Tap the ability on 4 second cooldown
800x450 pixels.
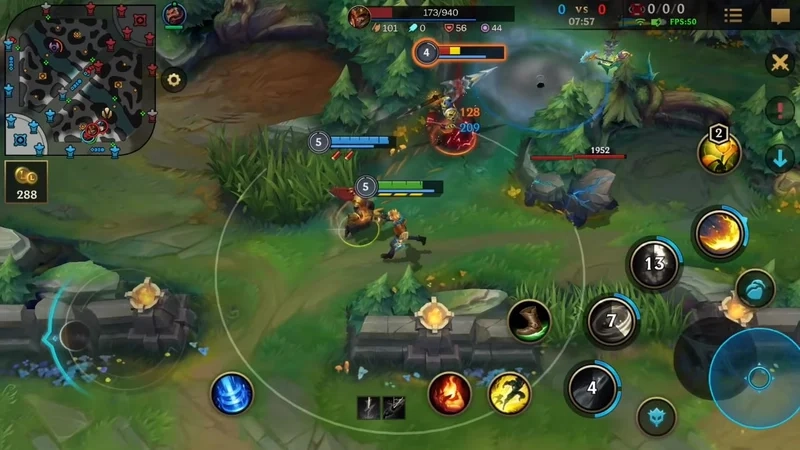591,388
